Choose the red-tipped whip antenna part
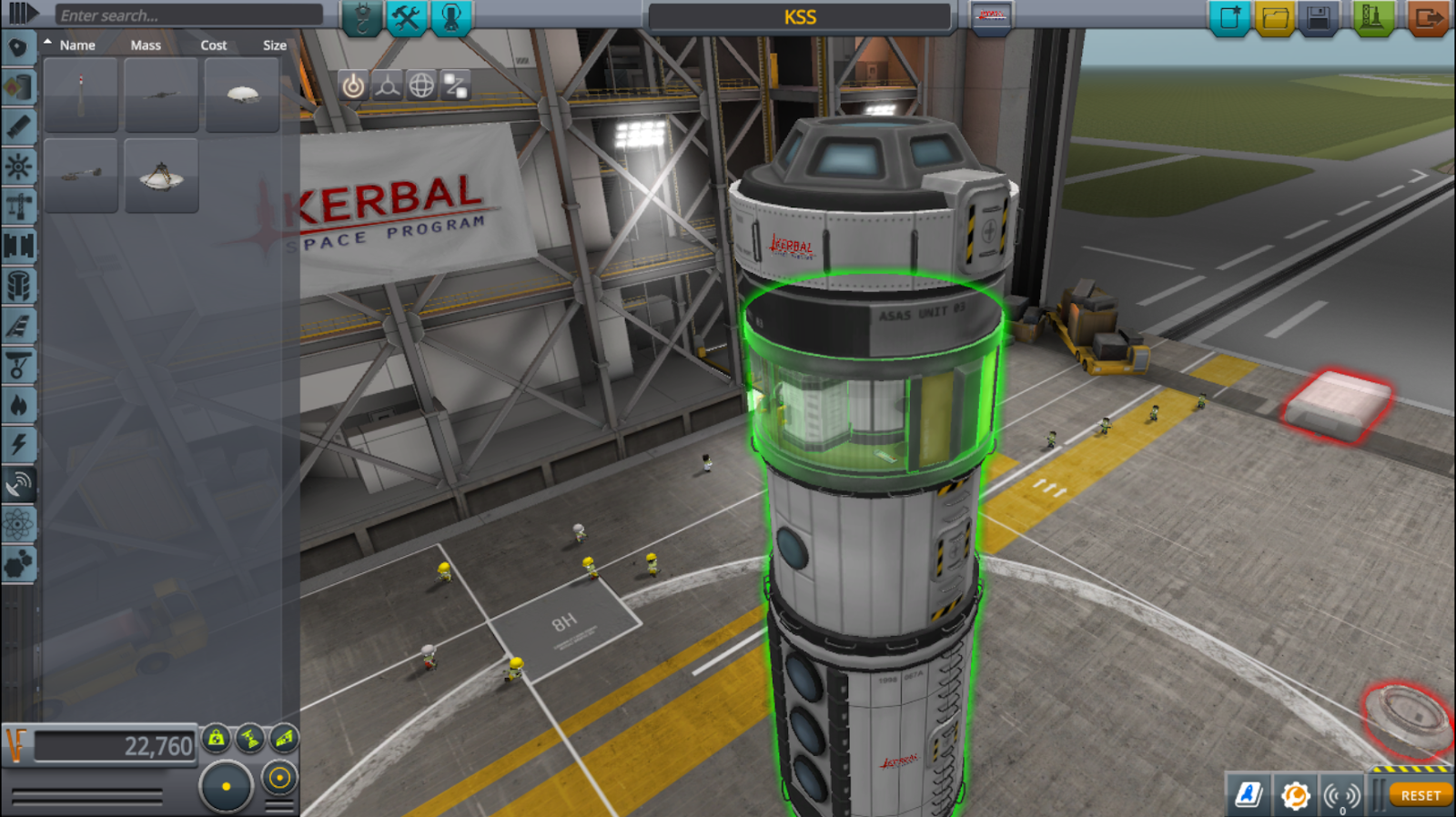The width and height of the screenshot is (1456, 817). click(x=81, y=96)
